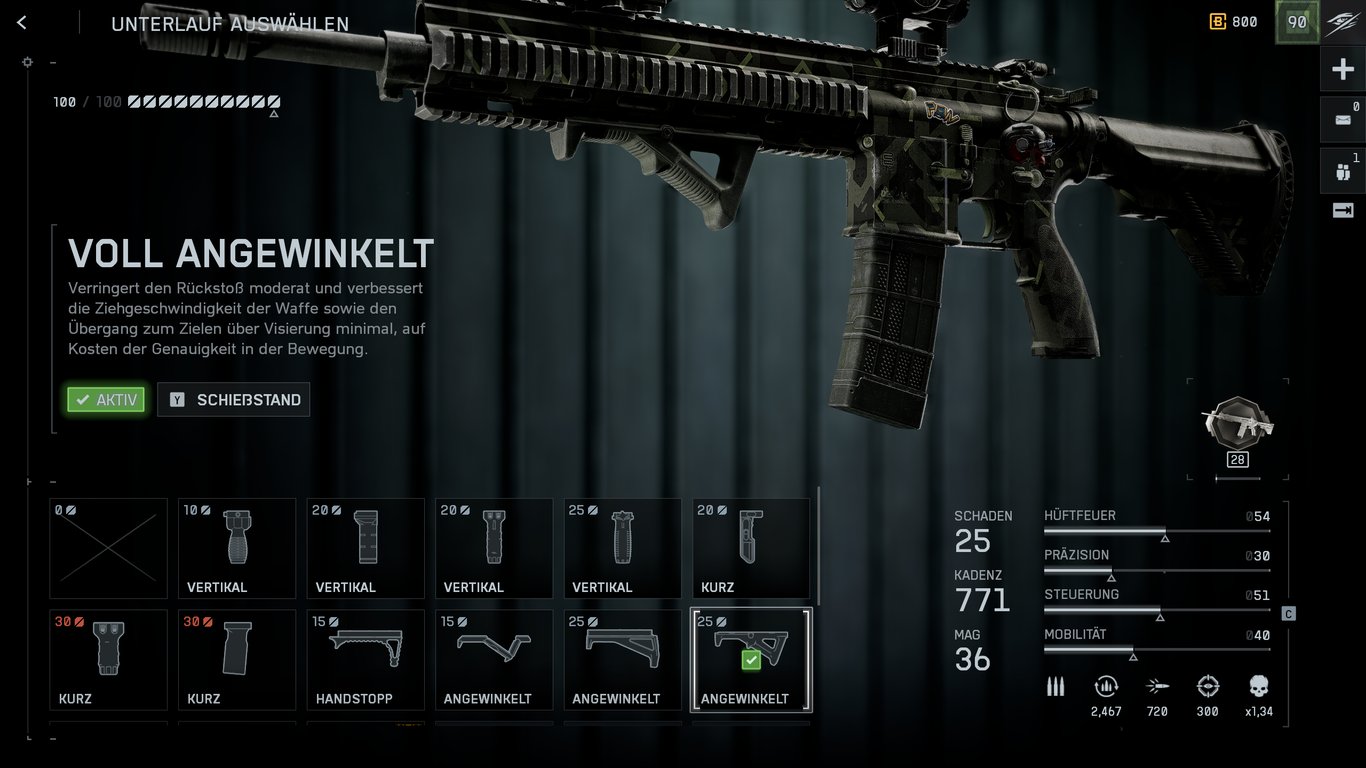Screen dimensions: 1366x768
Task: Open the winged emblem icon top-right
Action: [x=1342, y=23]
